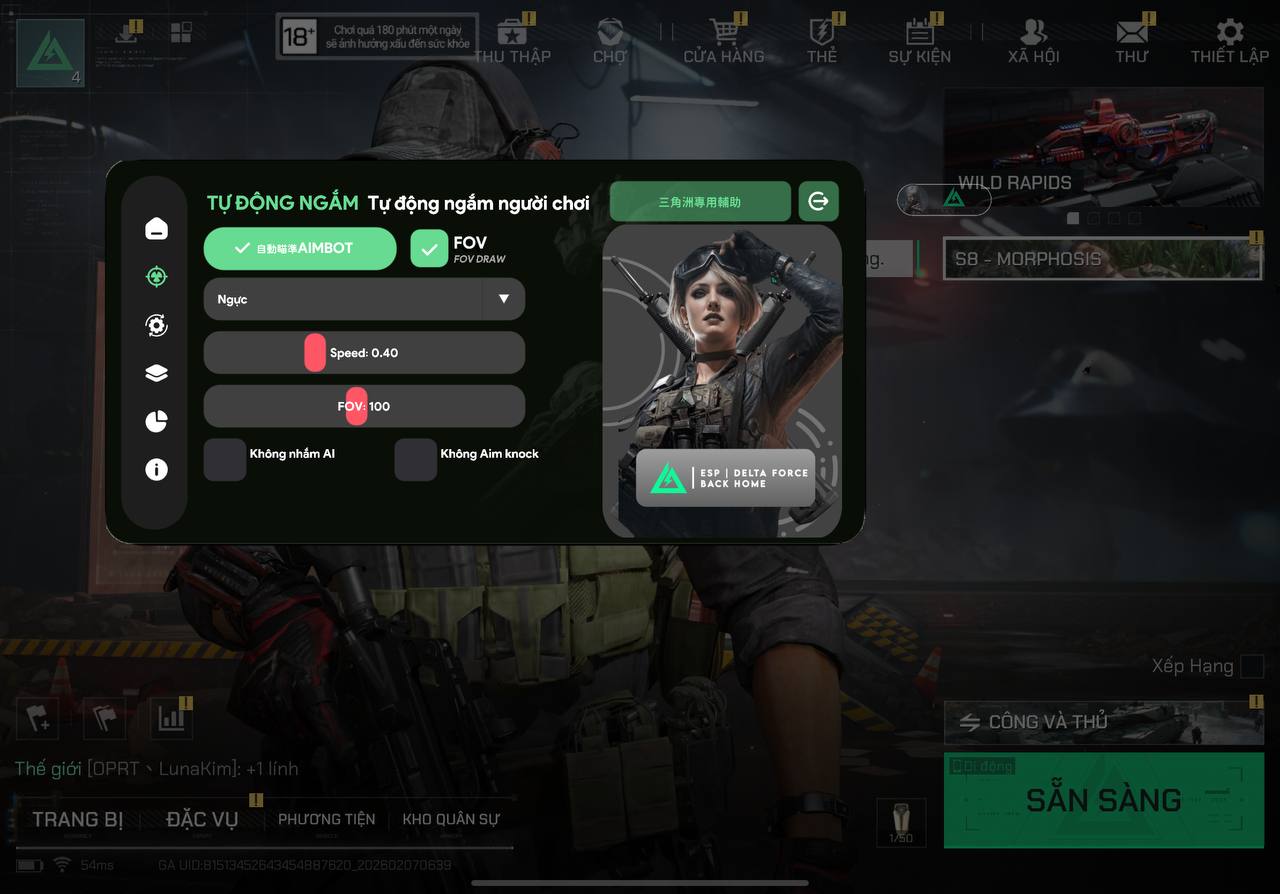Open THIẾT LẬP settings
This screenshot has height=894, width=1280.
click(x=1229, y=42)
